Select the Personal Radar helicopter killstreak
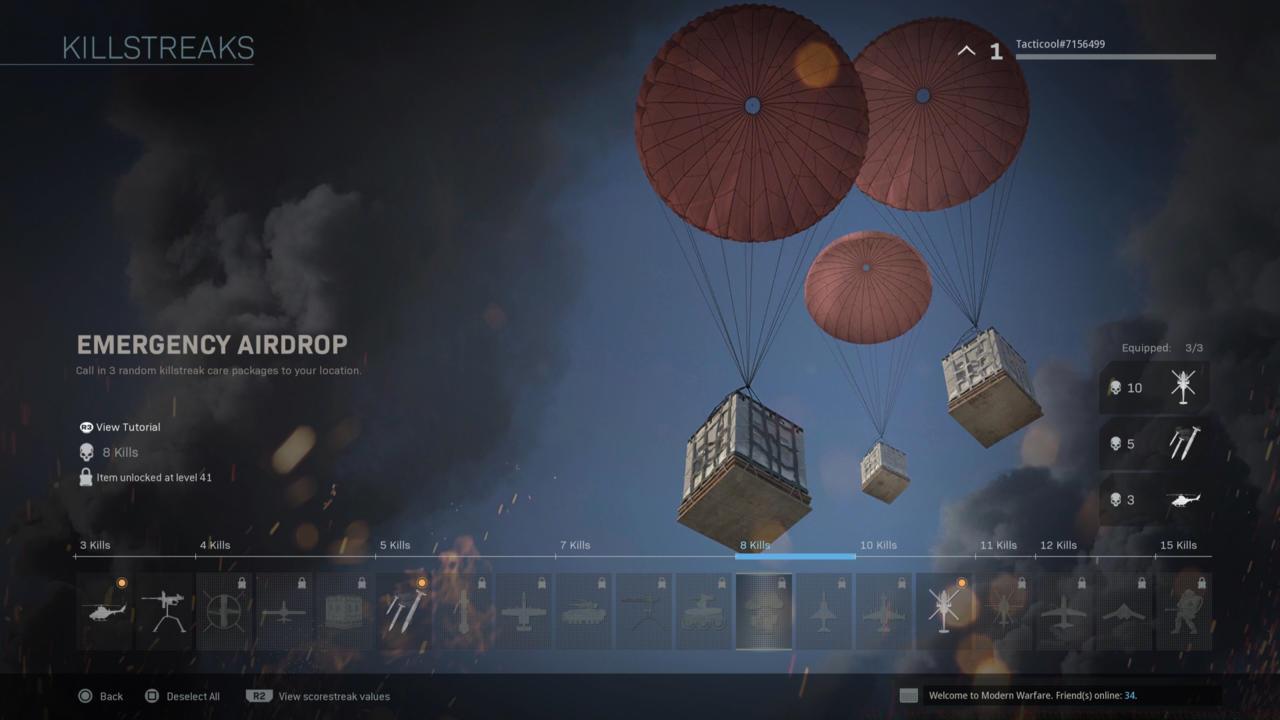The image size is (1280, 720). [104, 610]
